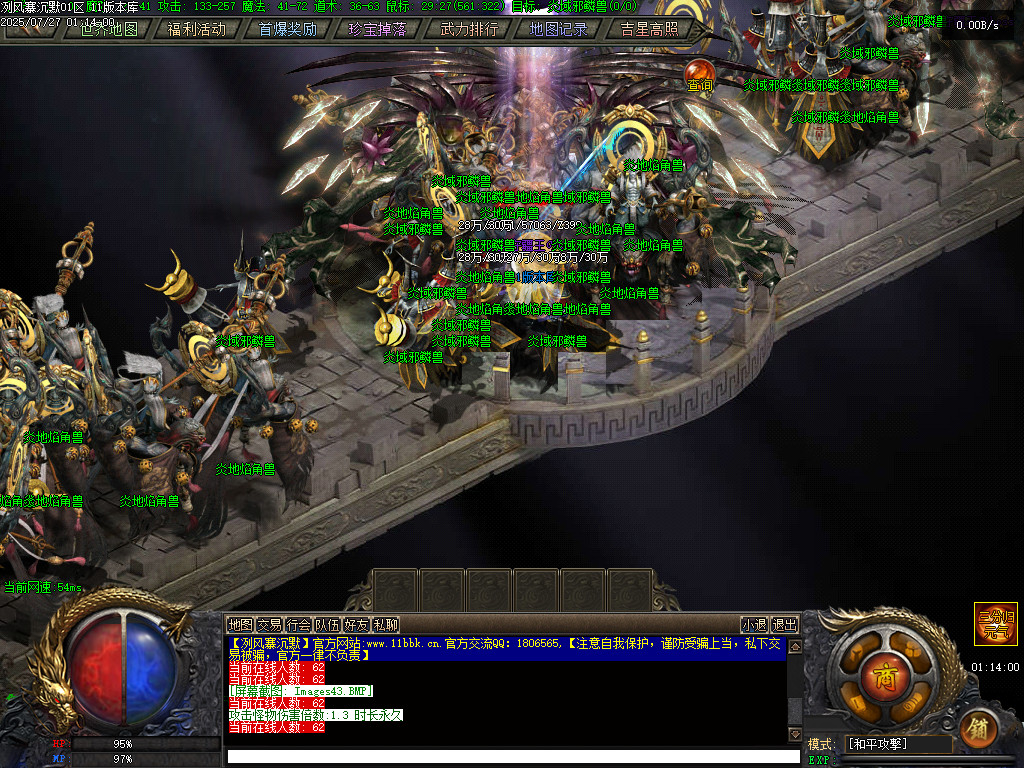This screenshot has width=1024, height=768.
Task: Open the 珍宝掉落 treasure drops list
Action: tap(378, 29)
